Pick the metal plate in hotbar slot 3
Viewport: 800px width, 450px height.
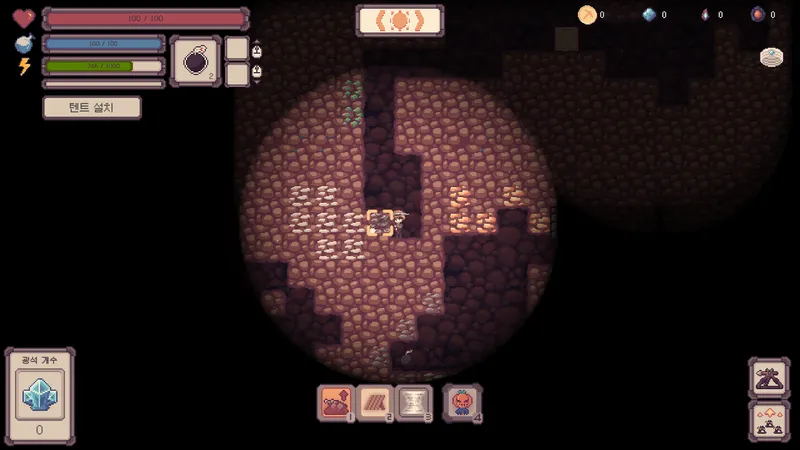(413, 402)
